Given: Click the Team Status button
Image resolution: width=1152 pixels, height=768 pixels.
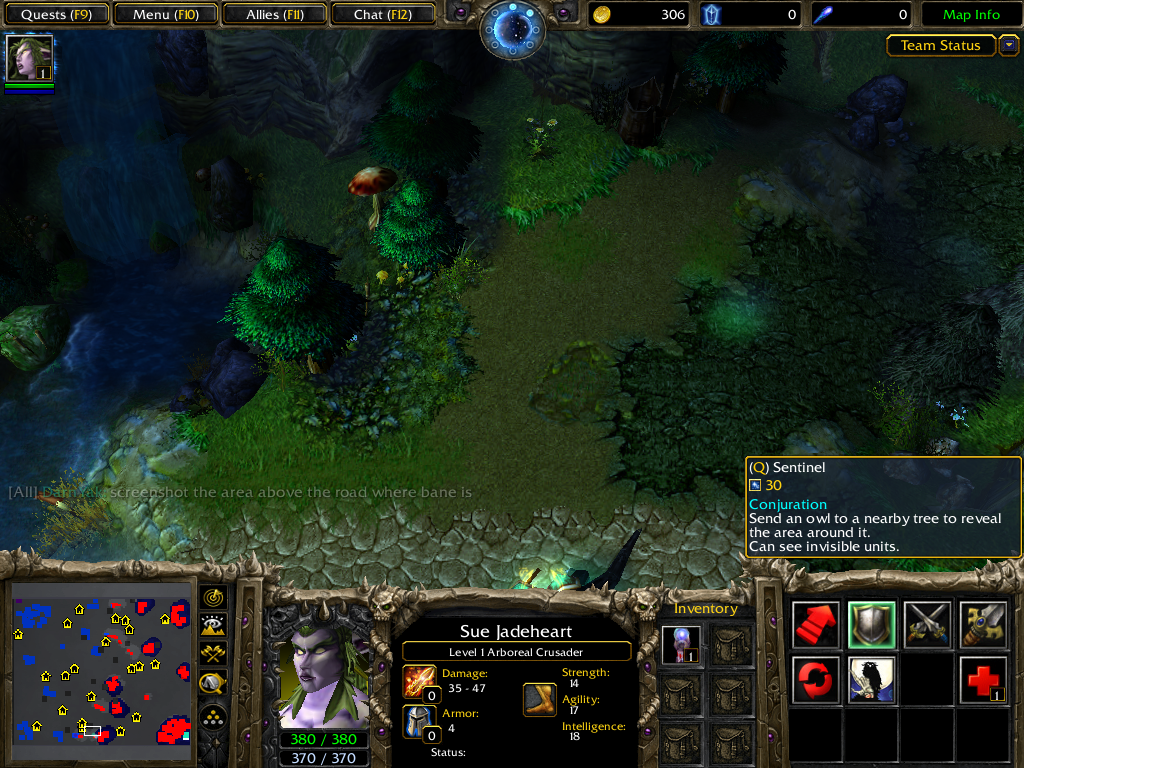Looking at the screenshot, I should click(x=940, y=46).
